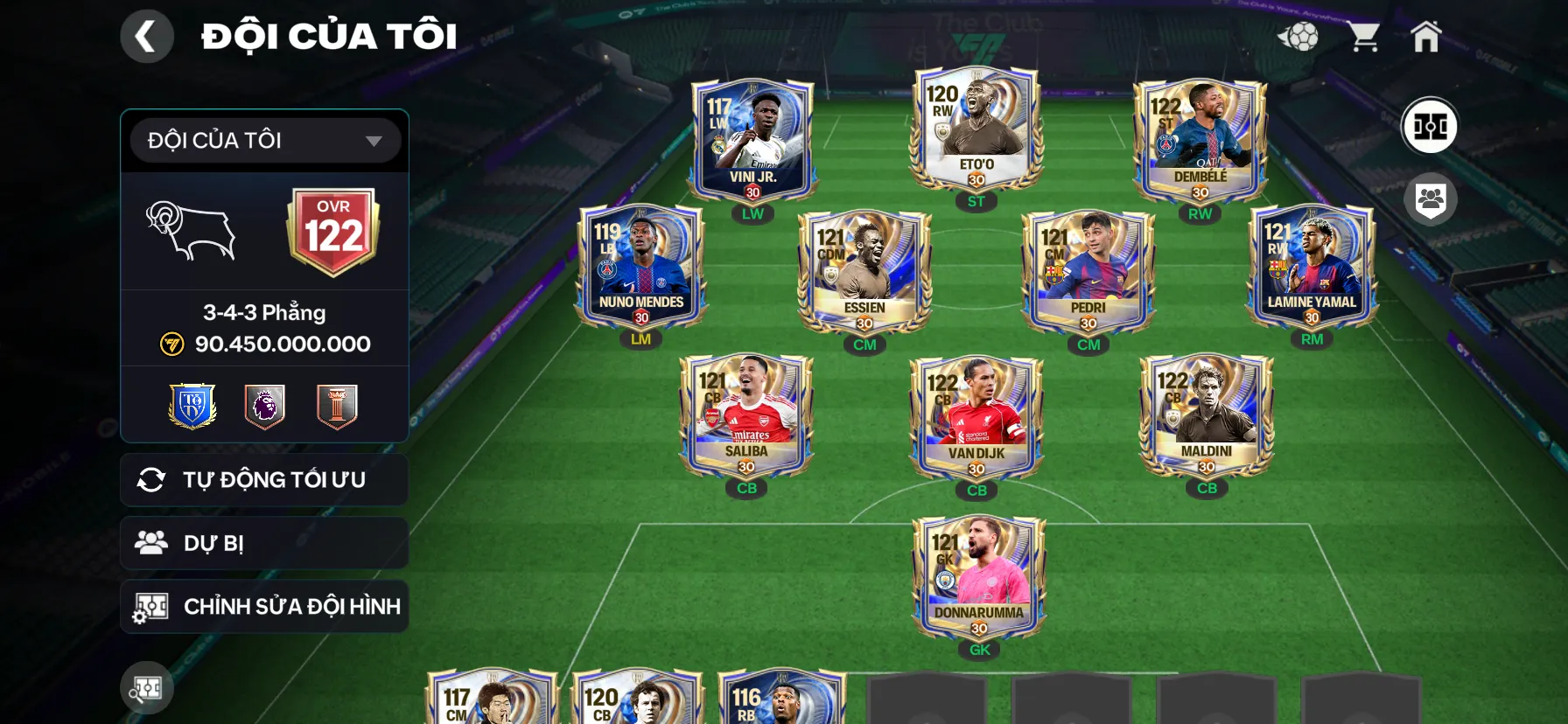Select Nuno Mendes card
1568x724 pixels.
pos(641,266)
